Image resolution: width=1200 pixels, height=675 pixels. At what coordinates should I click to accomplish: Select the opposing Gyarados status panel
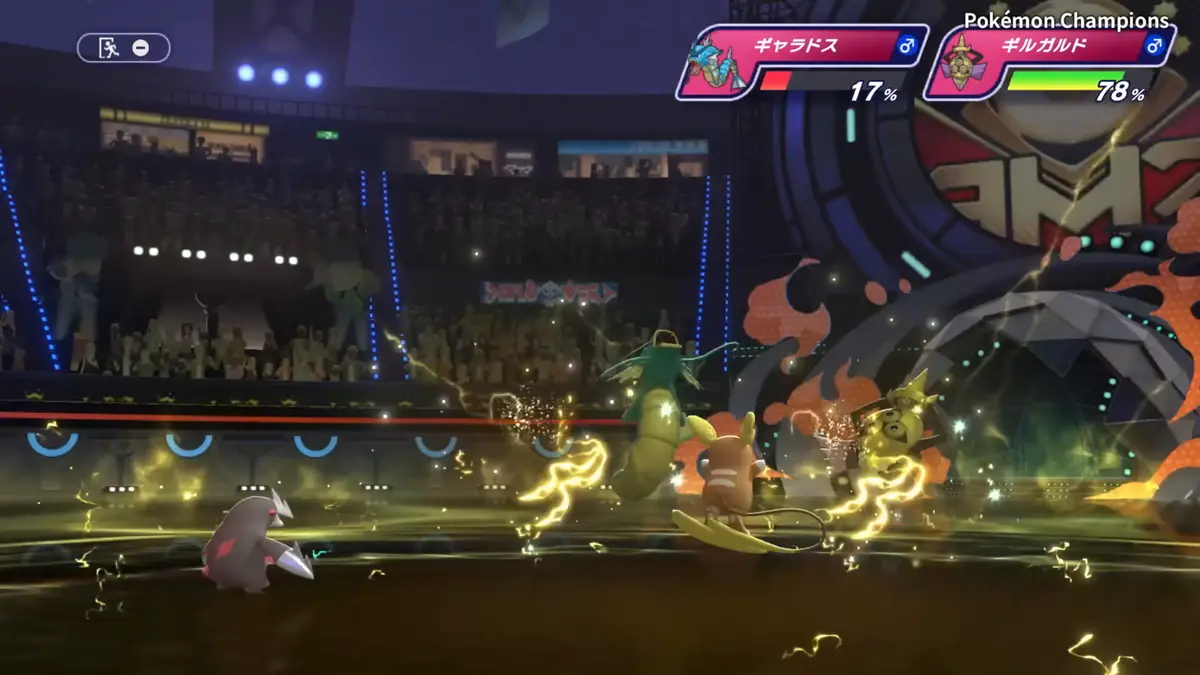coord(802,62)
